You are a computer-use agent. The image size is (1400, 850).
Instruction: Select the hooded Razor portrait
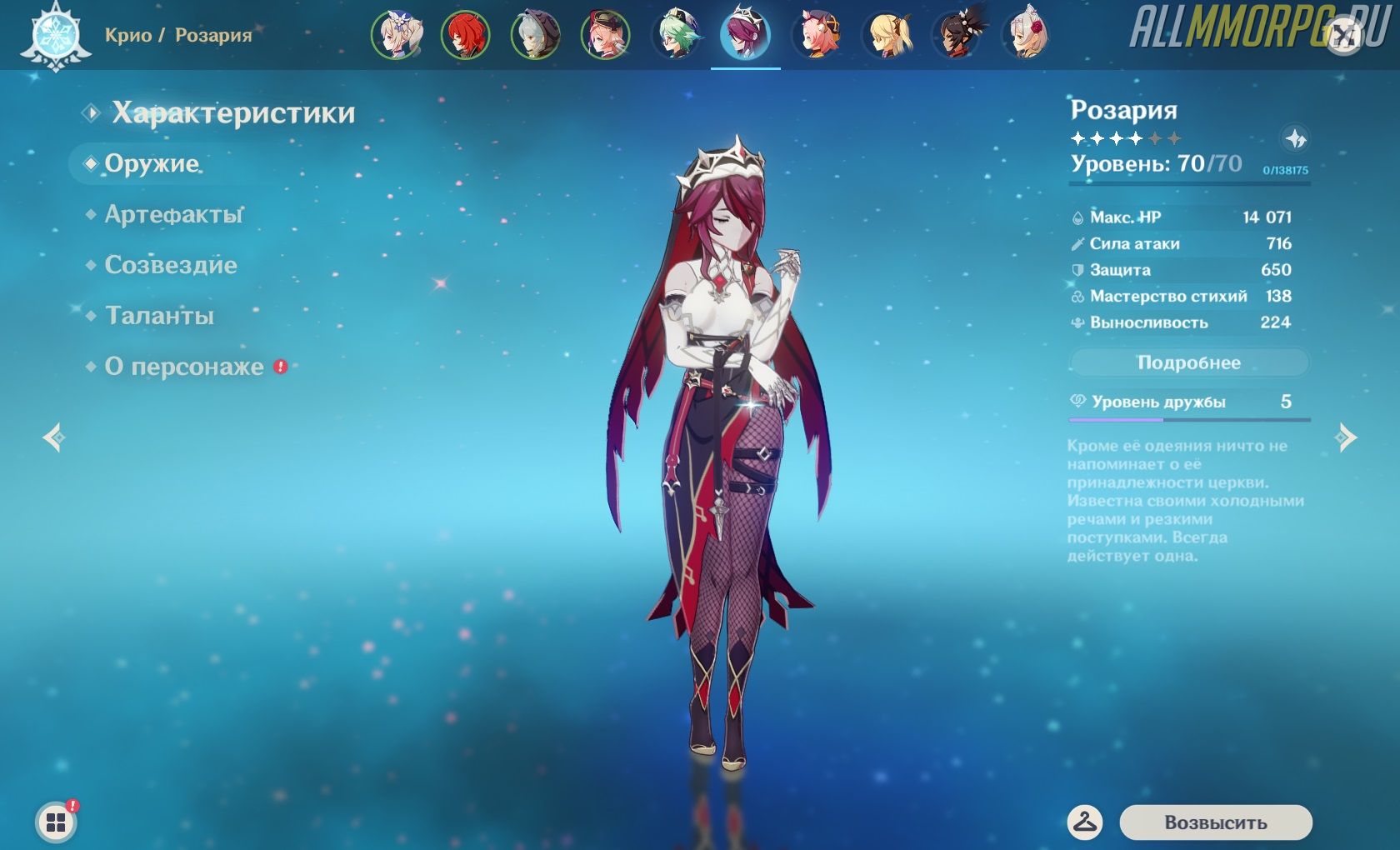[535, 35]
